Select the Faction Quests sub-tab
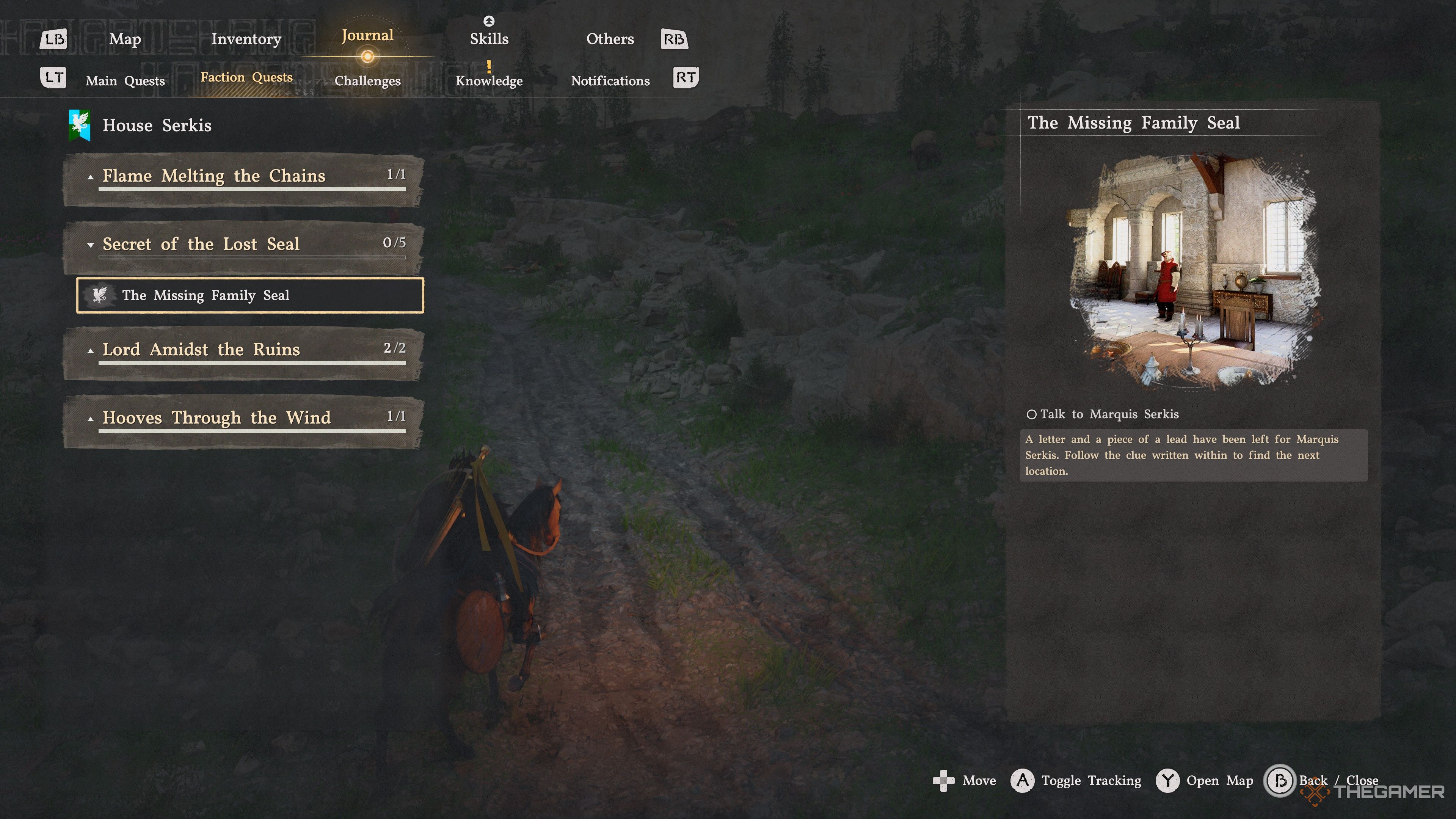Screen dimensions: 1456x819 tap(246, 77)
